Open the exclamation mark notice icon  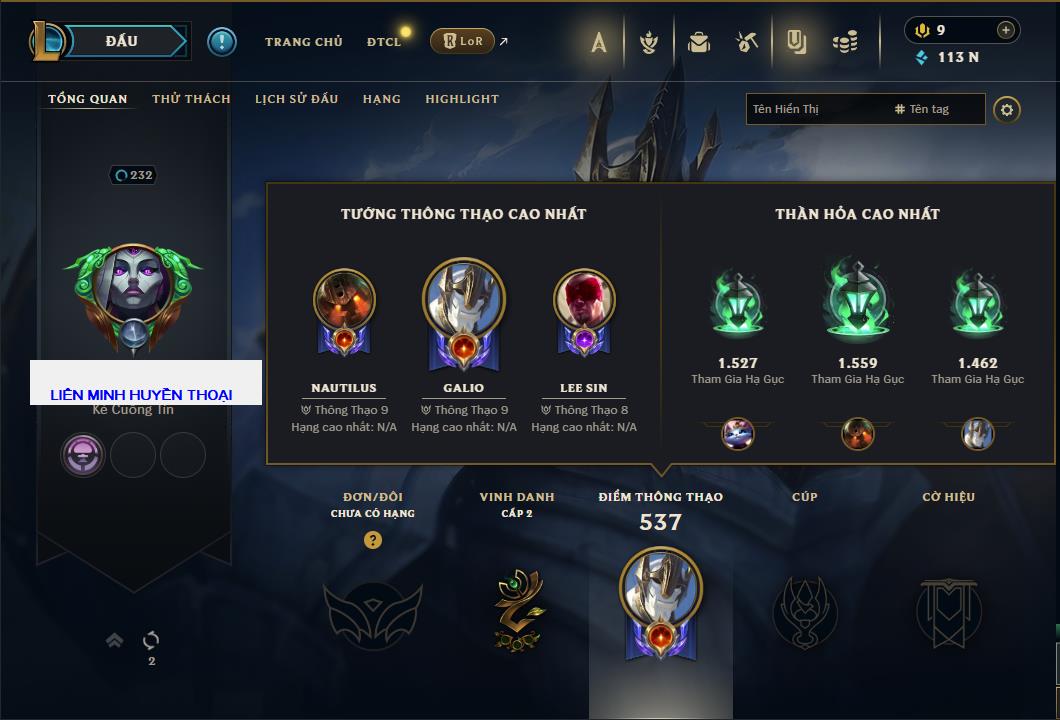[222, 41]
